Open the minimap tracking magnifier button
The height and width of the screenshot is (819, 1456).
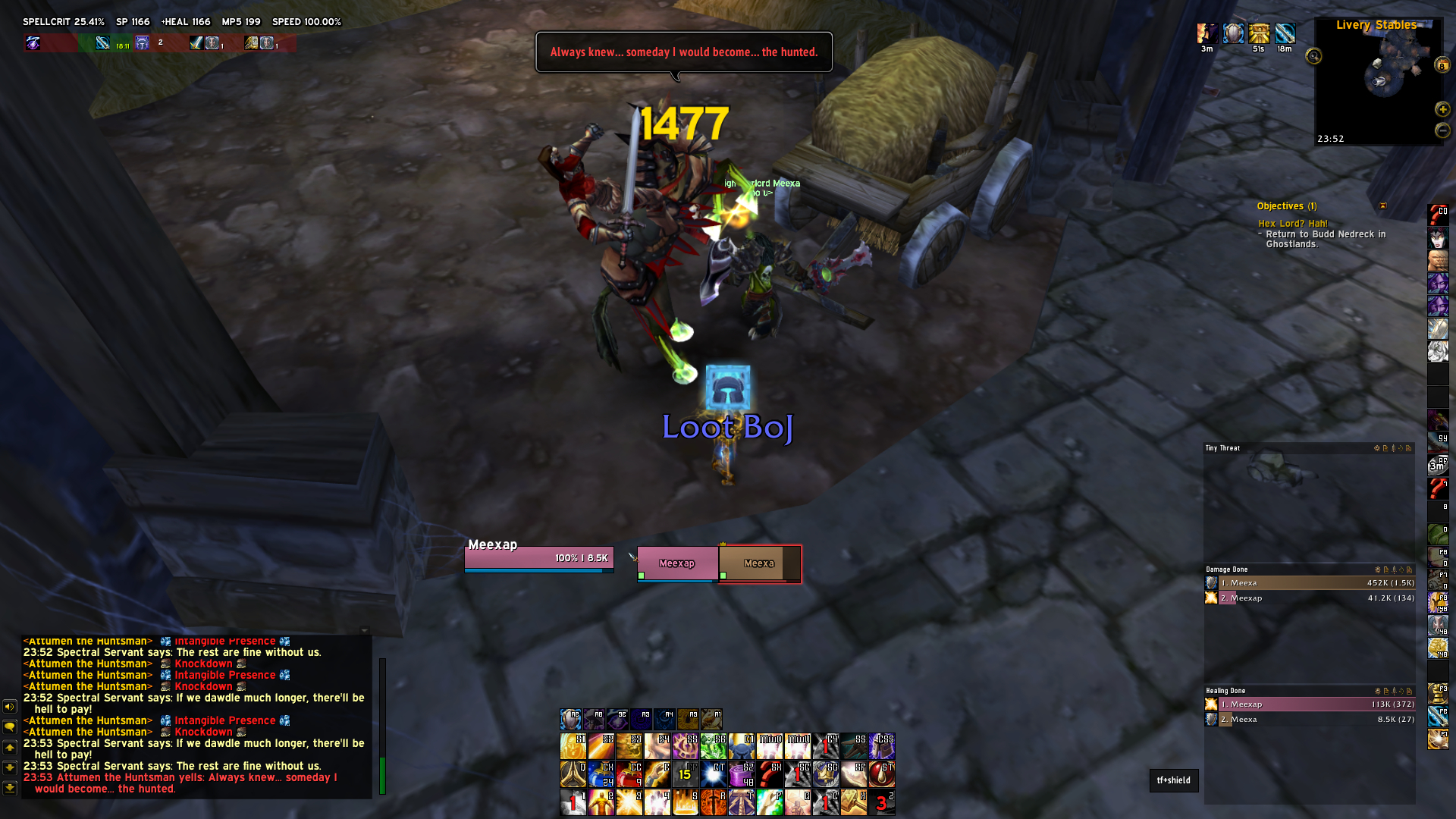[1313, 56]
